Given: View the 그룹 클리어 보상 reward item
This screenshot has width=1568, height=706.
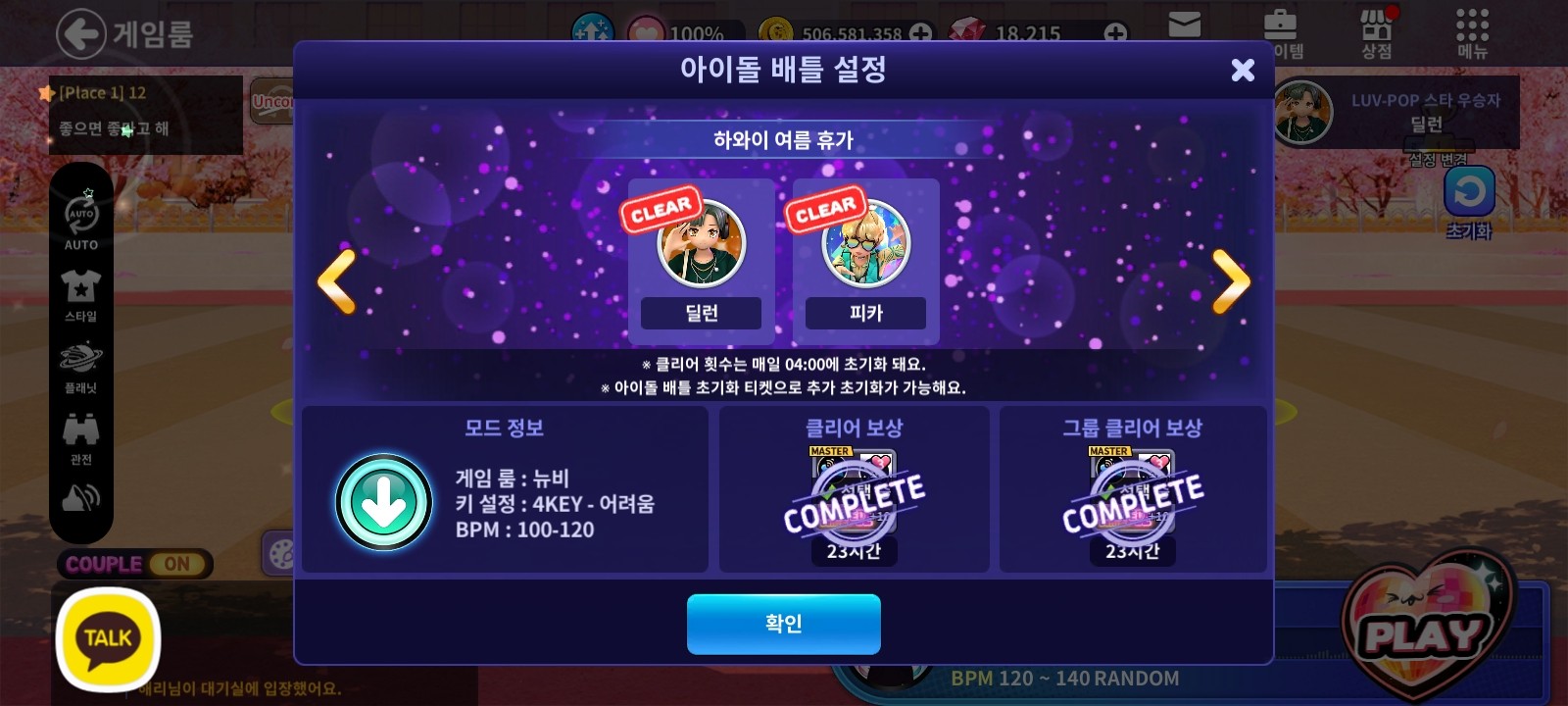Looking at the screenshot, I should point(1133,498).
